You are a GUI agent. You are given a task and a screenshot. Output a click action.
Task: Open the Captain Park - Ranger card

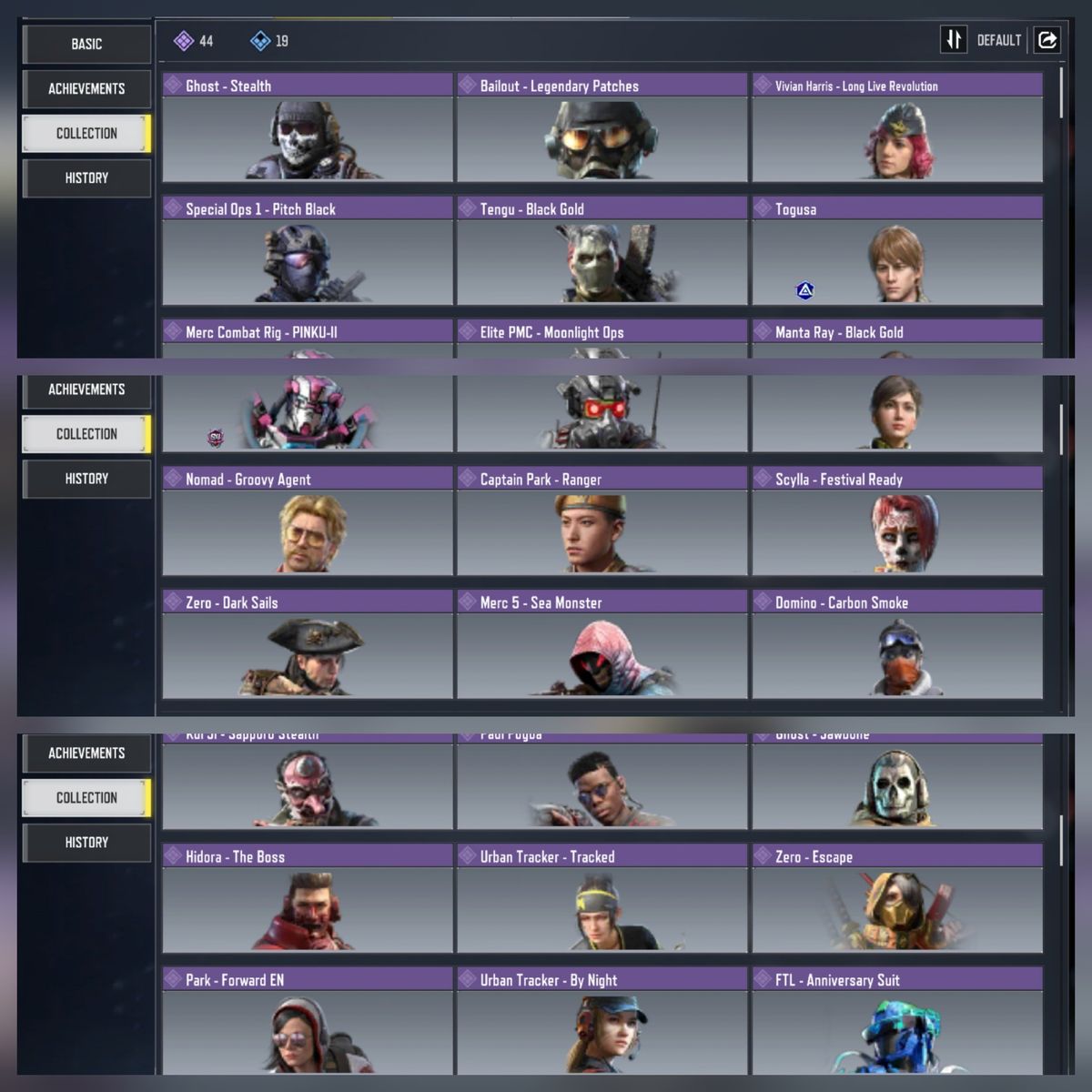(x=602, y=521)
